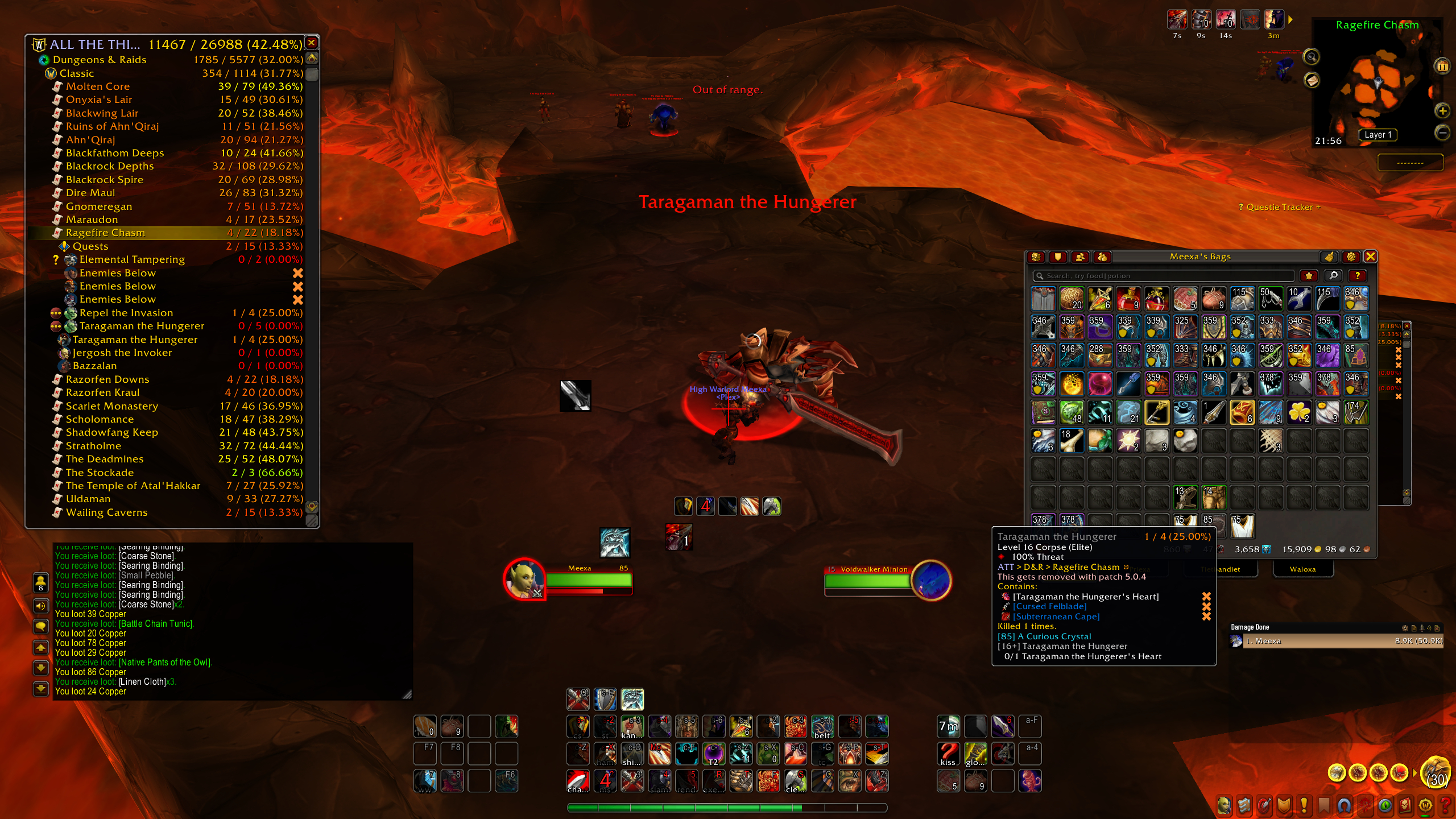This screenshot has height=819, width=1456.
Task: Zoom out on the minimap
Action: pyautogui.click(x=1442, y=133)
